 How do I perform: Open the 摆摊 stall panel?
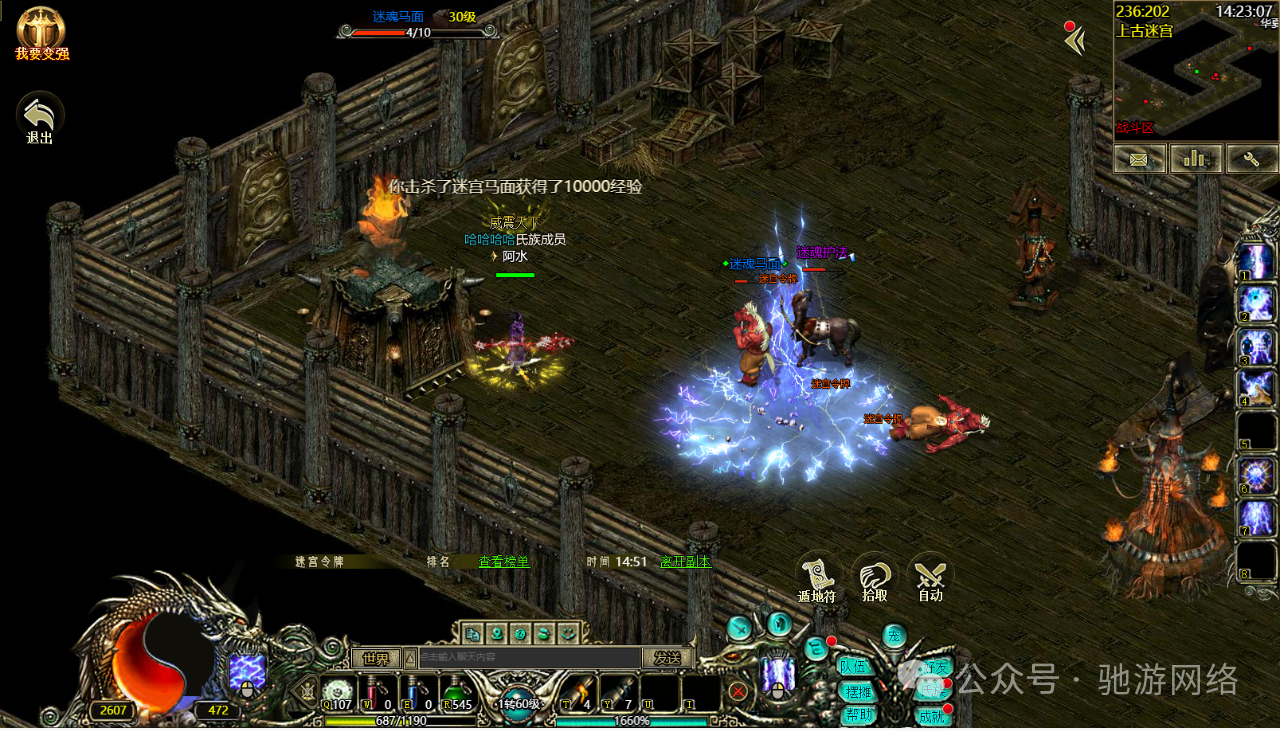pyautogui.click(x=858, y=691)
